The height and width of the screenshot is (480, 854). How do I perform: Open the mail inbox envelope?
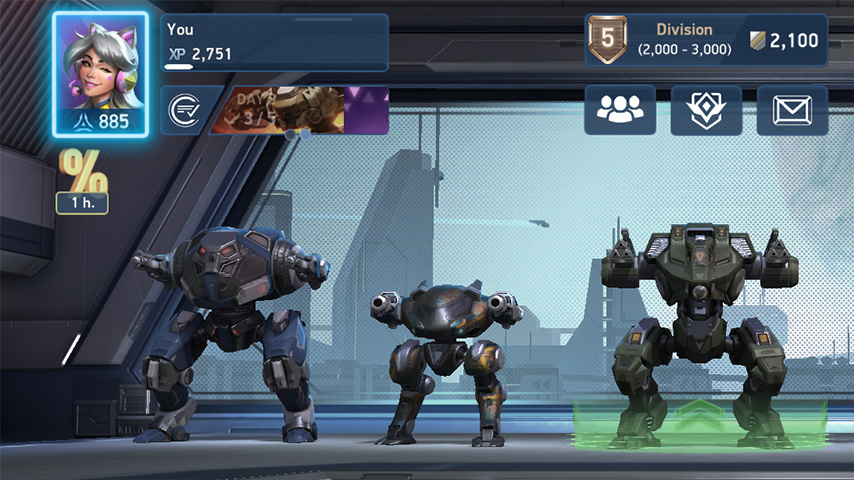[792, 110]
